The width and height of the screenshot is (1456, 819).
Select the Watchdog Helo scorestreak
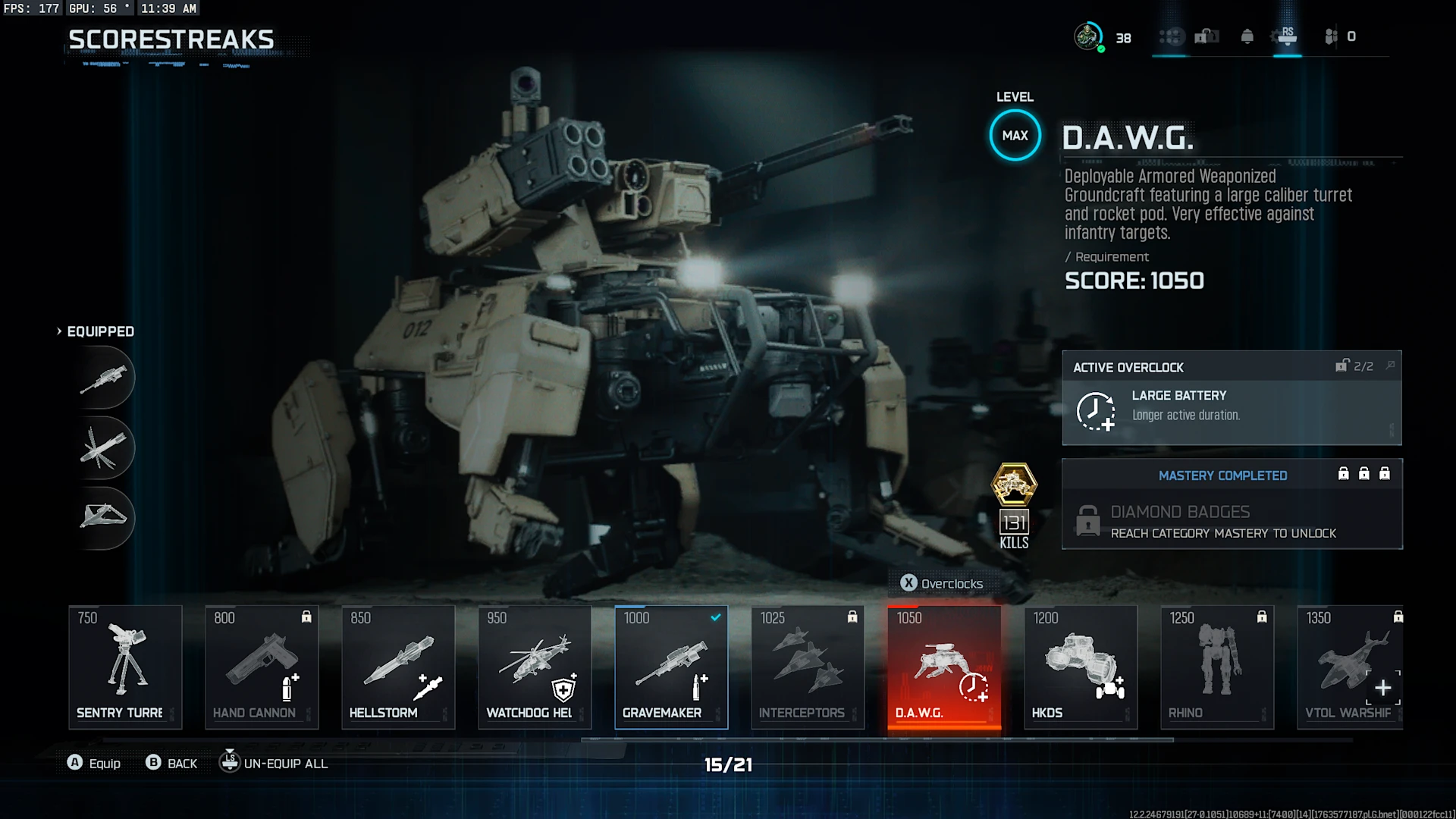[x=535, y=667]
